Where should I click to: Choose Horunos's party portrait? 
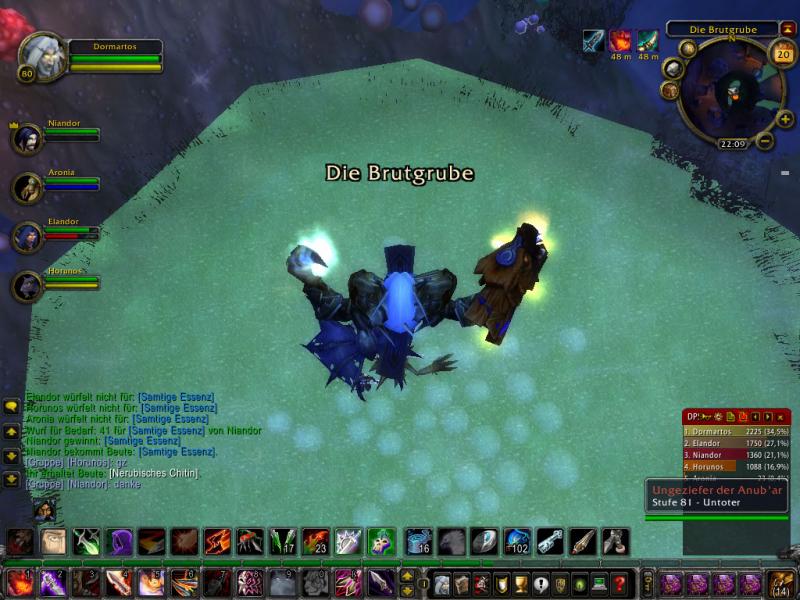pos(27,286)
